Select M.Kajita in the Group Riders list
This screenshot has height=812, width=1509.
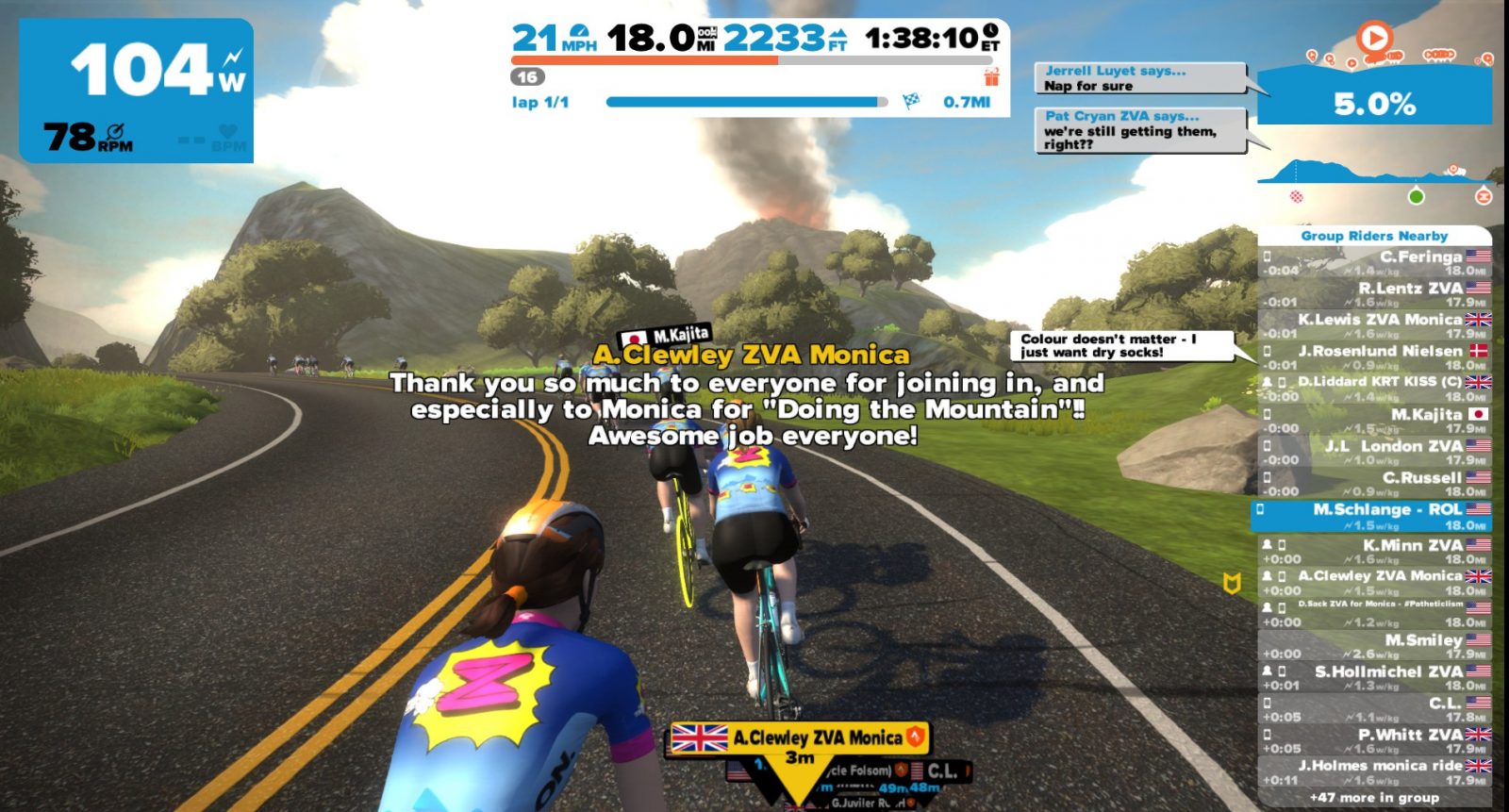[1375, 421]
